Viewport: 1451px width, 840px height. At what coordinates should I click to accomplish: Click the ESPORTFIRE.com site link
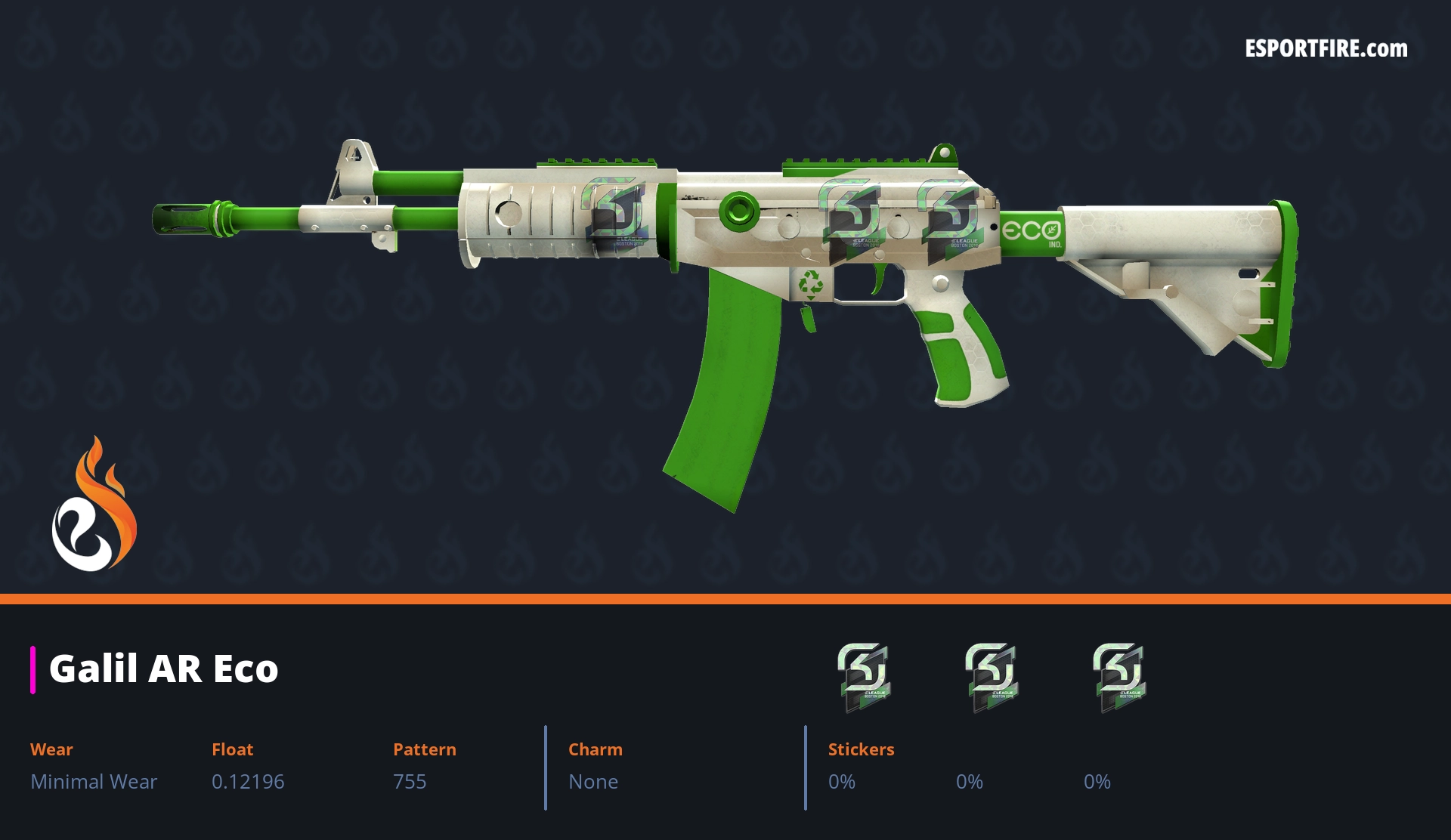pos(1326,49)
